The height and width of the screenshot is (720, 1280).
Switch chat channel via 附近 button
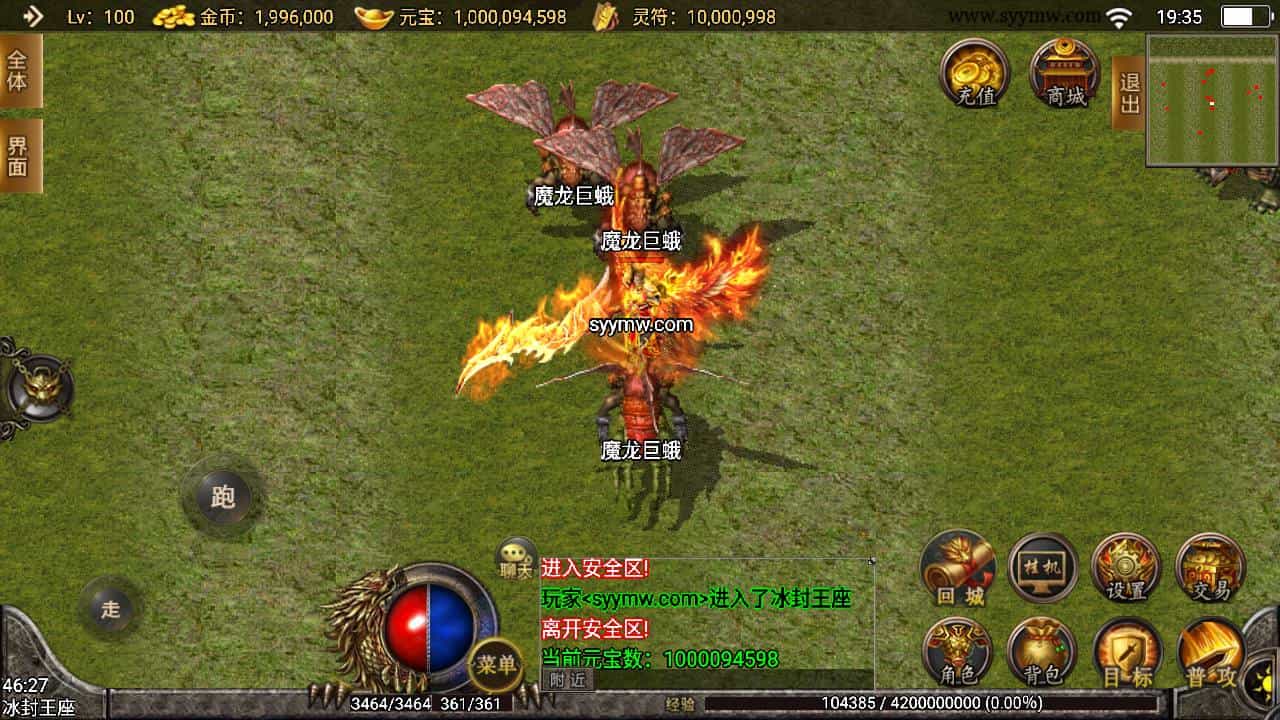(x=567, y=679)
